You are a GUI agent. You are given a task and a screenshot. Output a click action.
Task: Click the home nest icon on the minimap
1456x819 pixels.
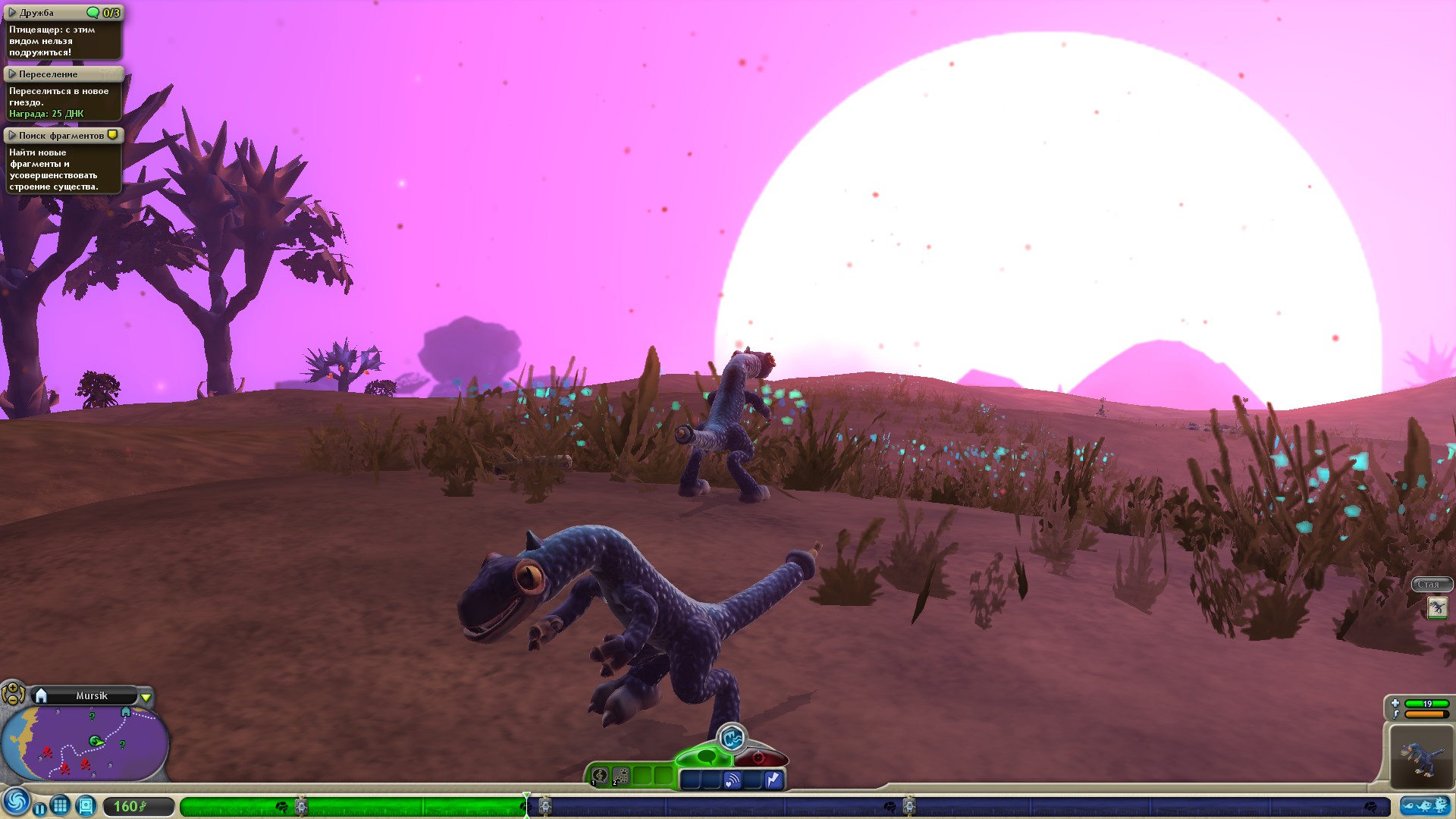(x=126, y=712)
